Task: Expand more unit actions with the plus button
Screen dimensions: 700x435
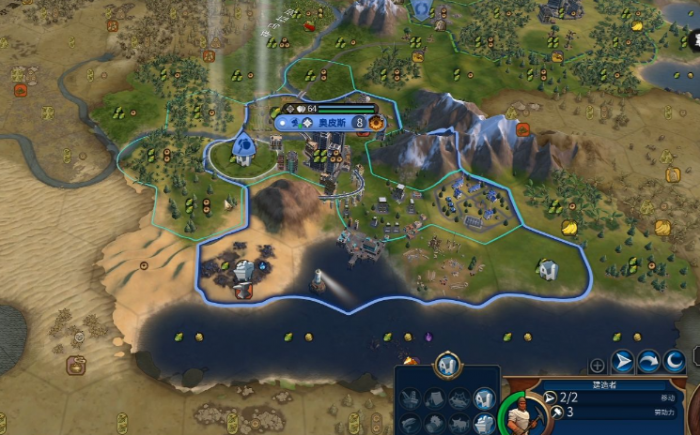Action: coord(597,365)
